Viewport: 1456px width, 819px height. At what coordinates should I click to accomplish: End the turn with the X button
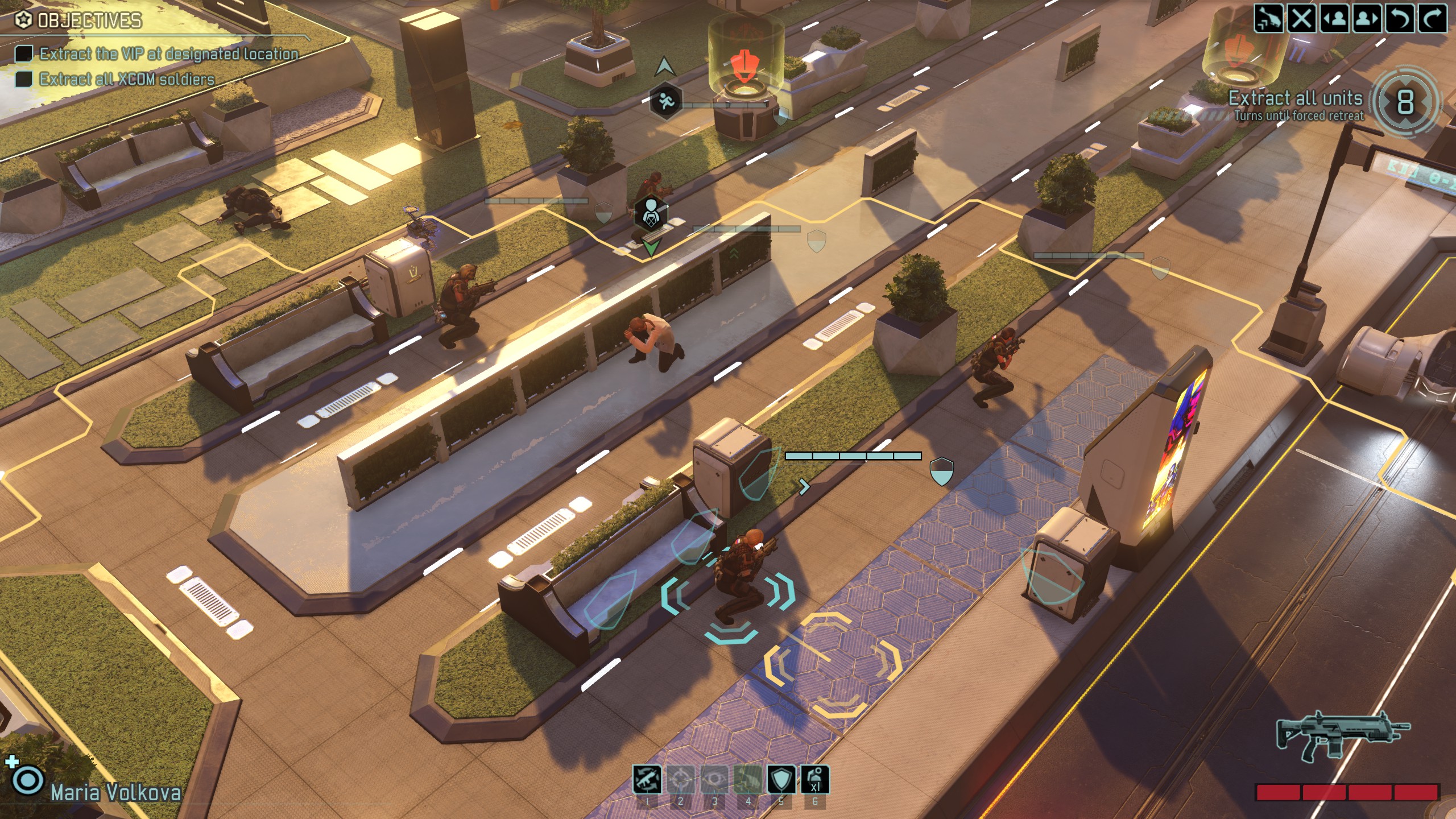tap(1302, 19)
